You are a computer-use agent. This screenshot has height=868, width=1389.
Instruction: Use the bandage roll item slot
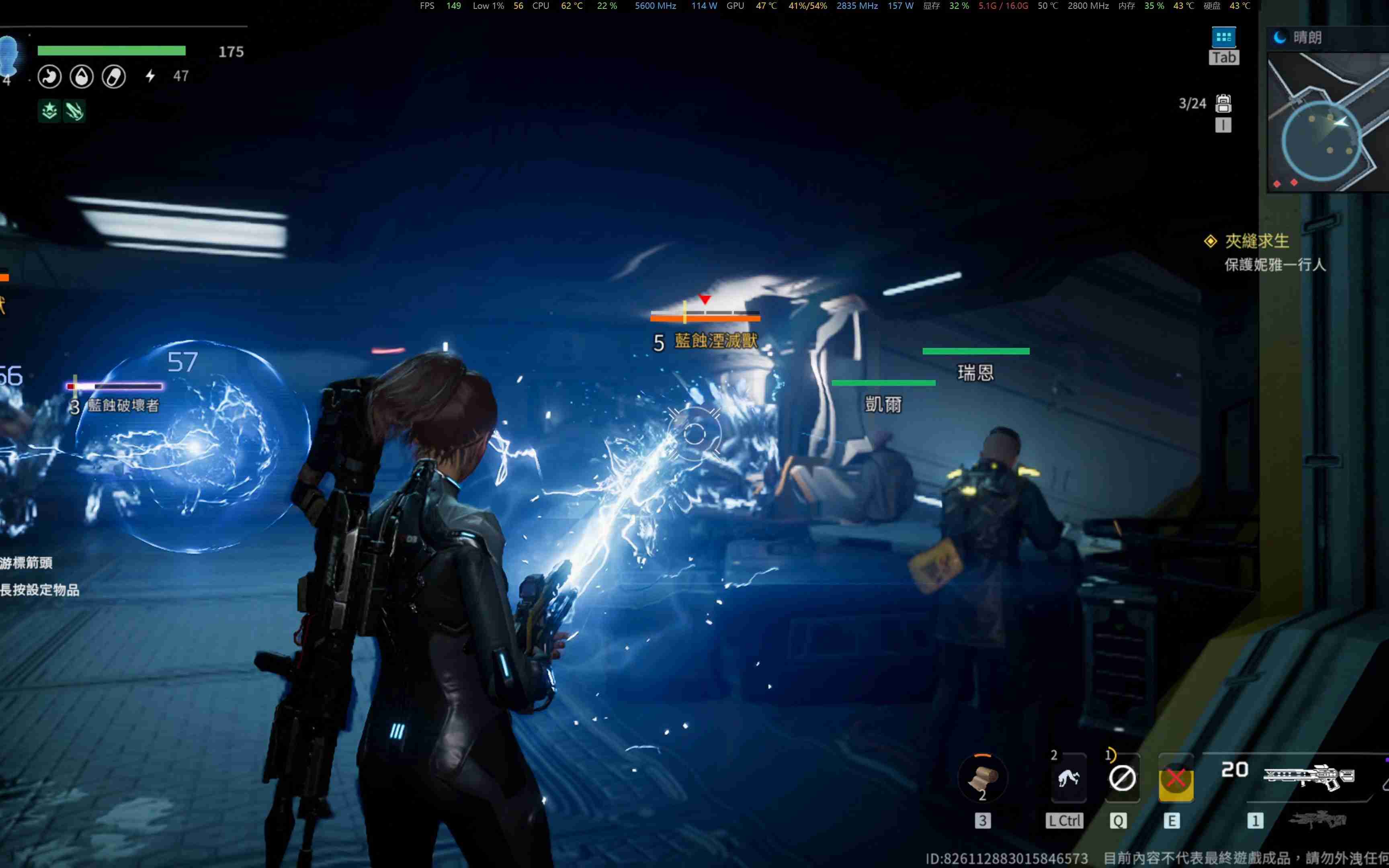click(x=983, y=778)
